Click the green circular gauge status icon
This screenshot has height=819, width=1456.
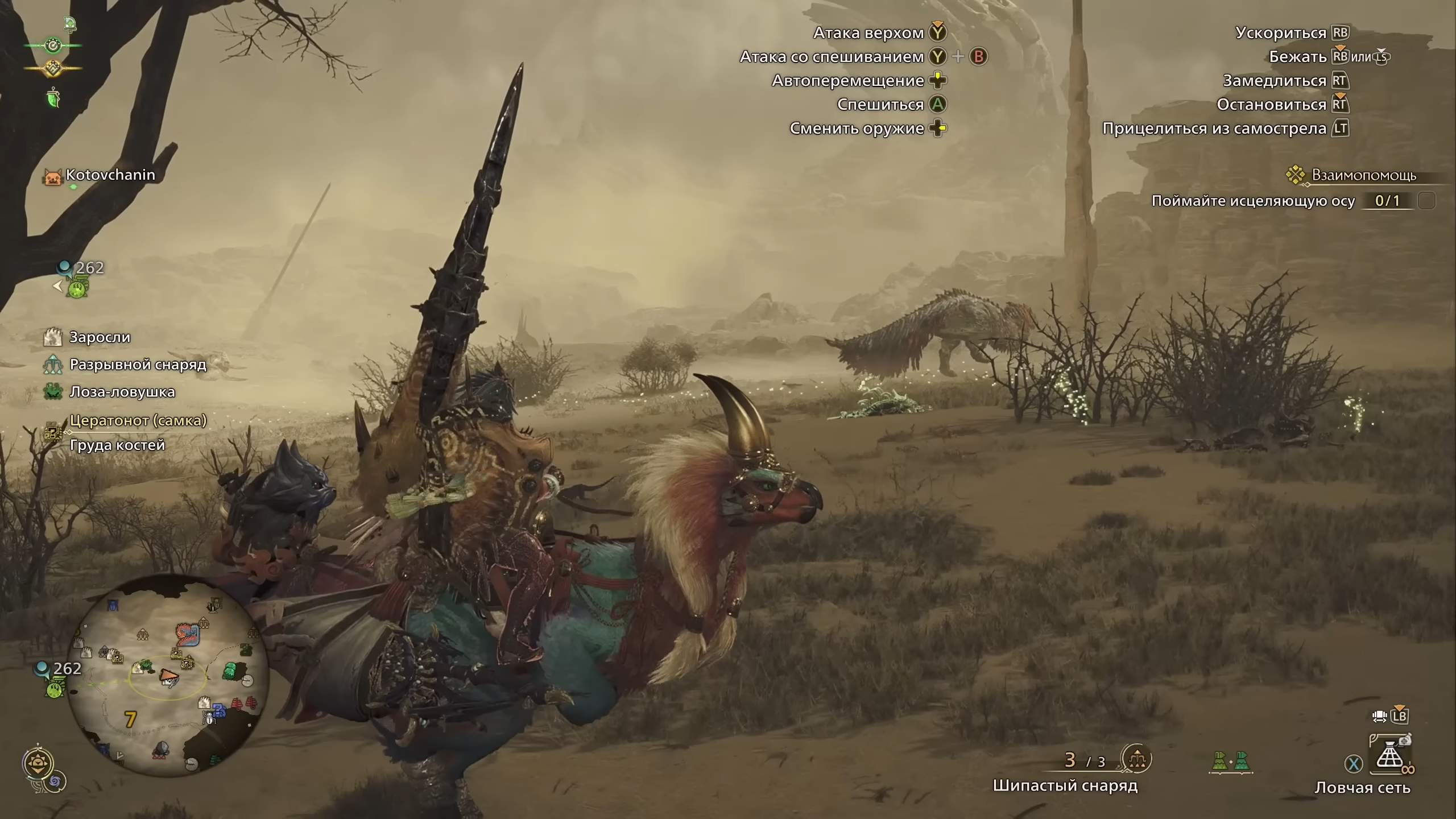click(x=53, y=45)
